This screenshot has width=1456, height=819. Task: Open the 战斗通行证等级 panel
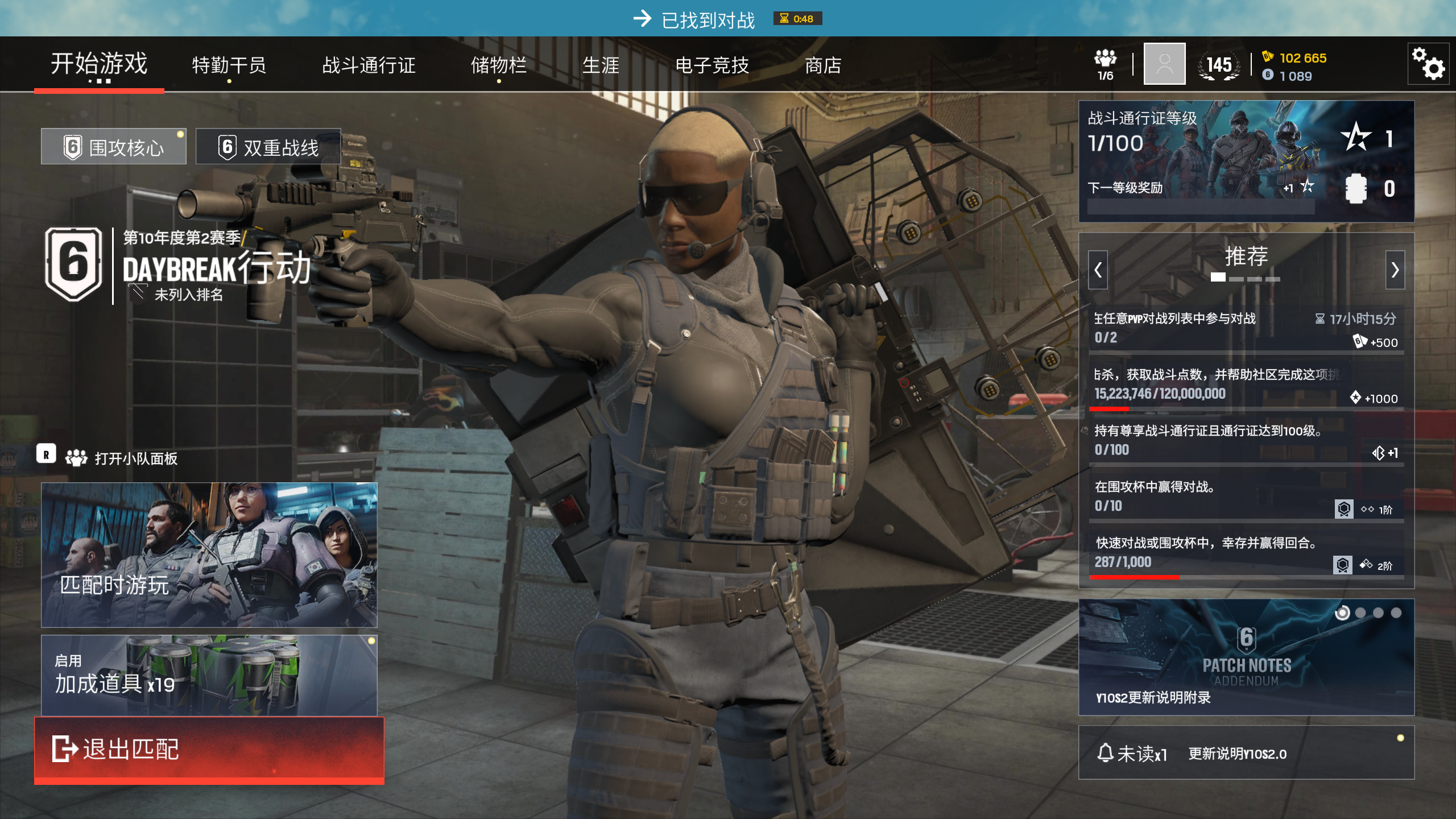1246,161
